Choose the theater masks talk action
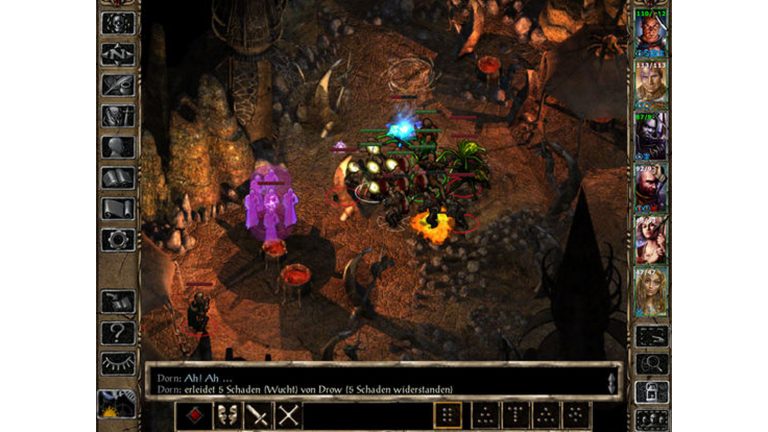Screen dimensions: 768x432 coord(228,415)
